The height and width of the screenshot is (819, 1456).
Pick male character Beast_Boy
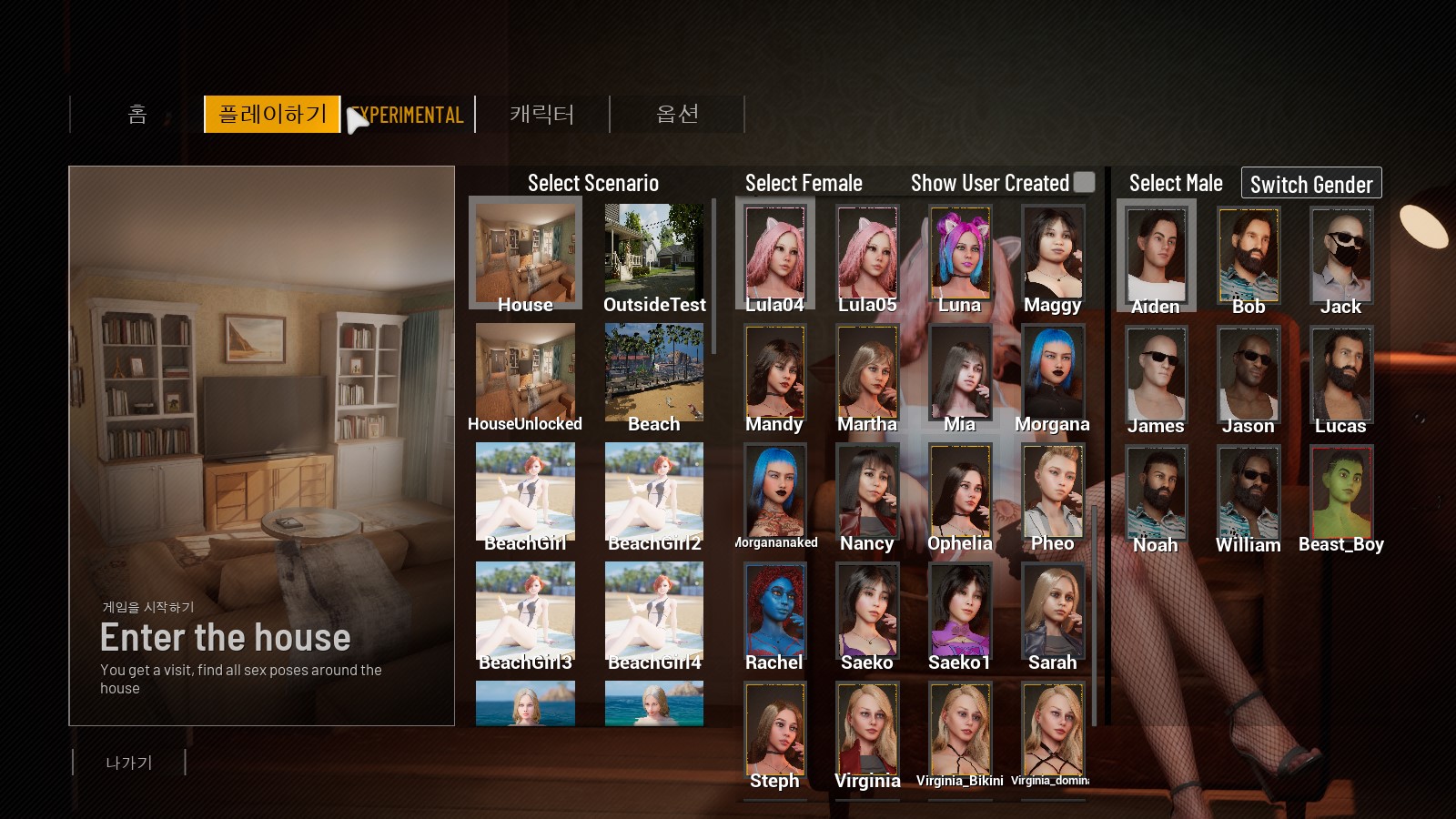tap(1341, 494)
